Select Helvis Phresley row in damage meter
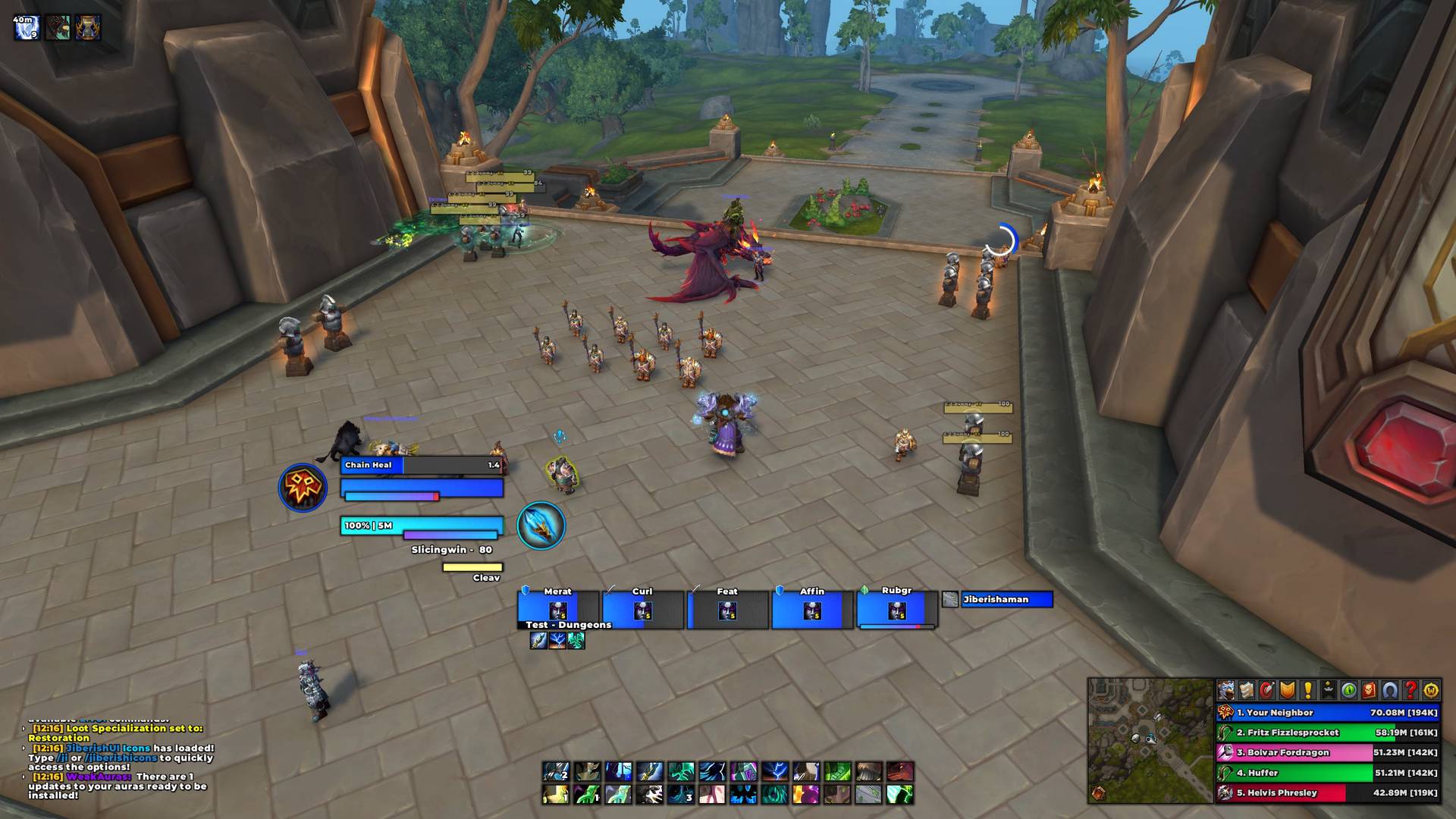 [1327, 793]
